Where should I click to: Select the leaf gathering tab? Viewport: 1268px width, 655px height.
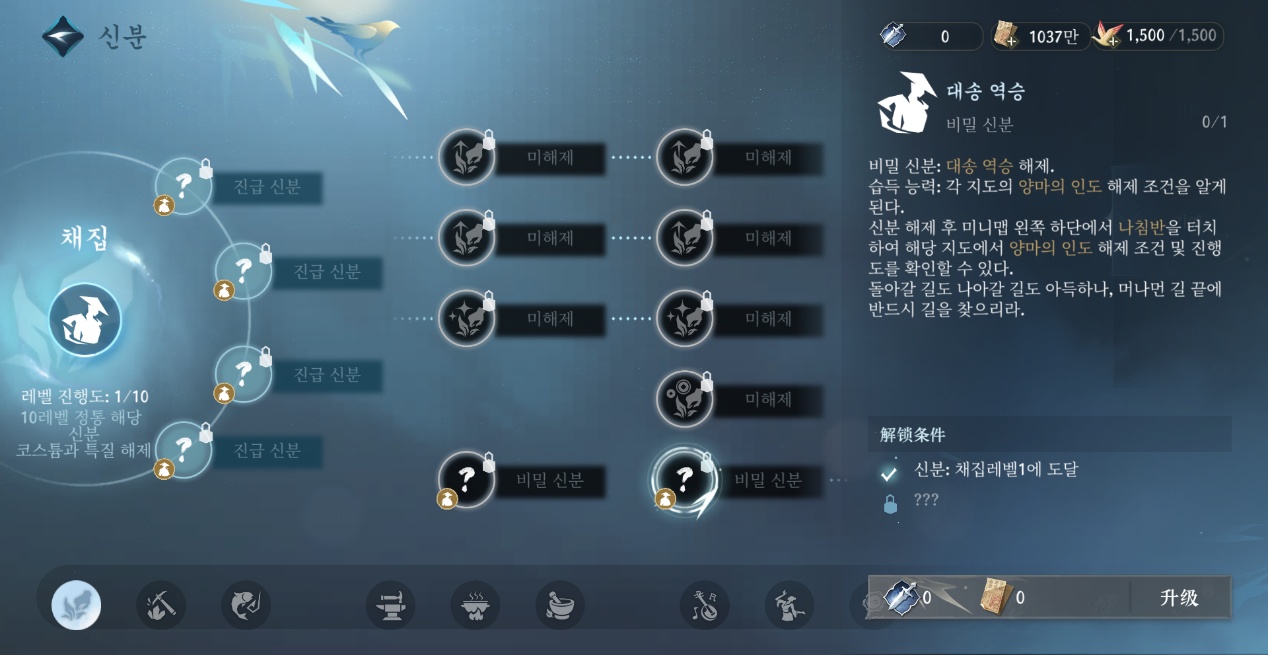click(x=76, y=605)
